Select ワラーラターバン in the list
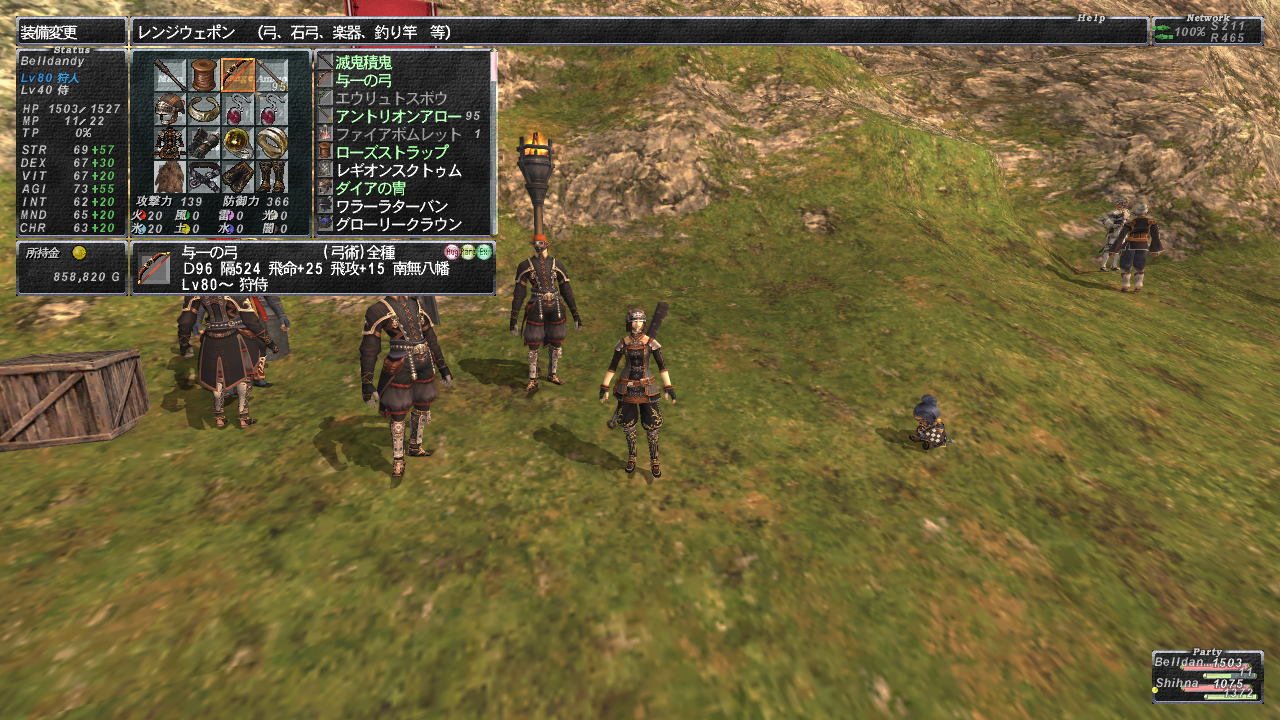1280x720 pixels. tap(391, 206)
